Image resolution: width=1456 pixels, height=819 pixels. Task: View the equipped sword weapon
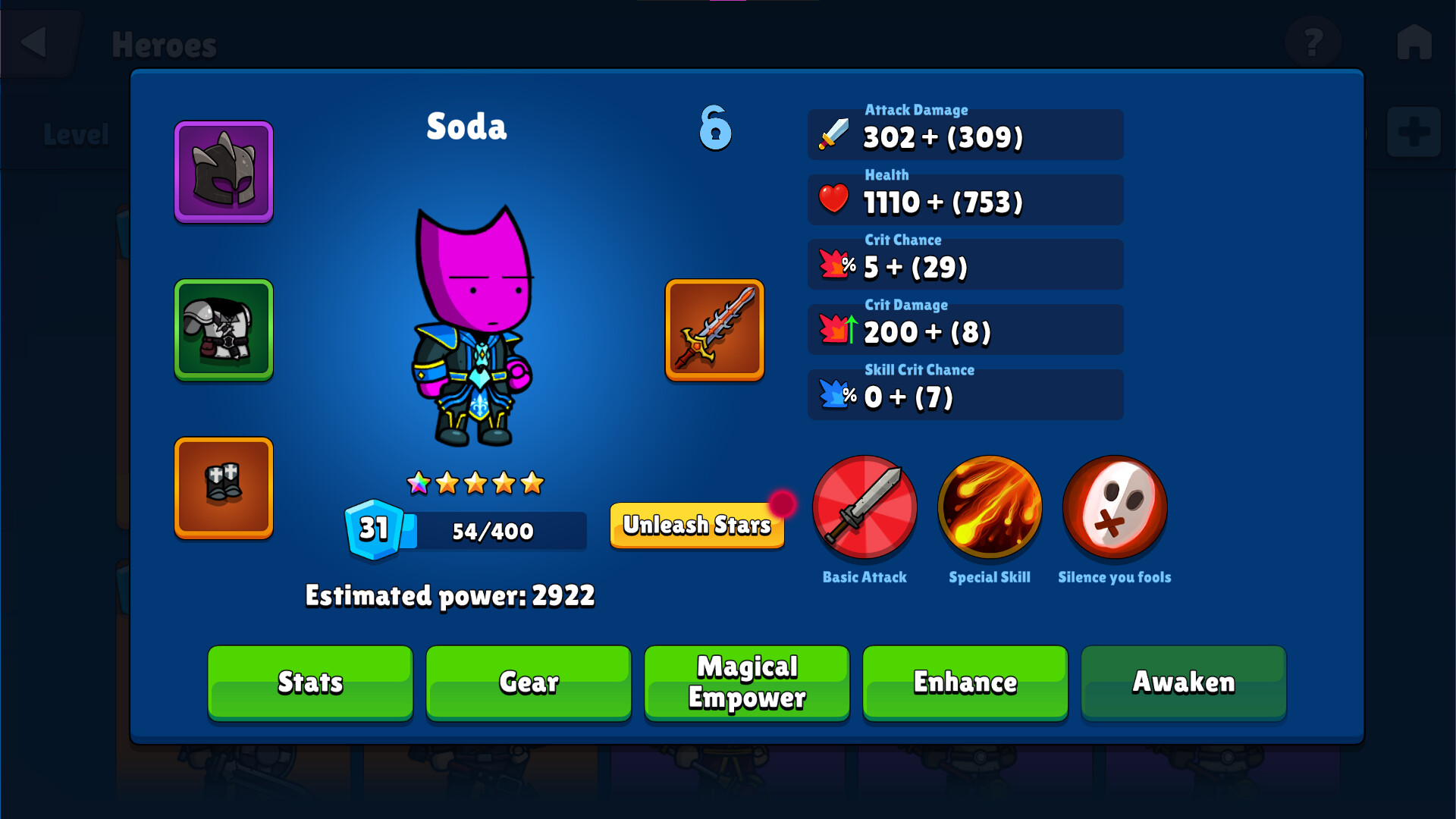pyautogui.click(x=714, y=330)
